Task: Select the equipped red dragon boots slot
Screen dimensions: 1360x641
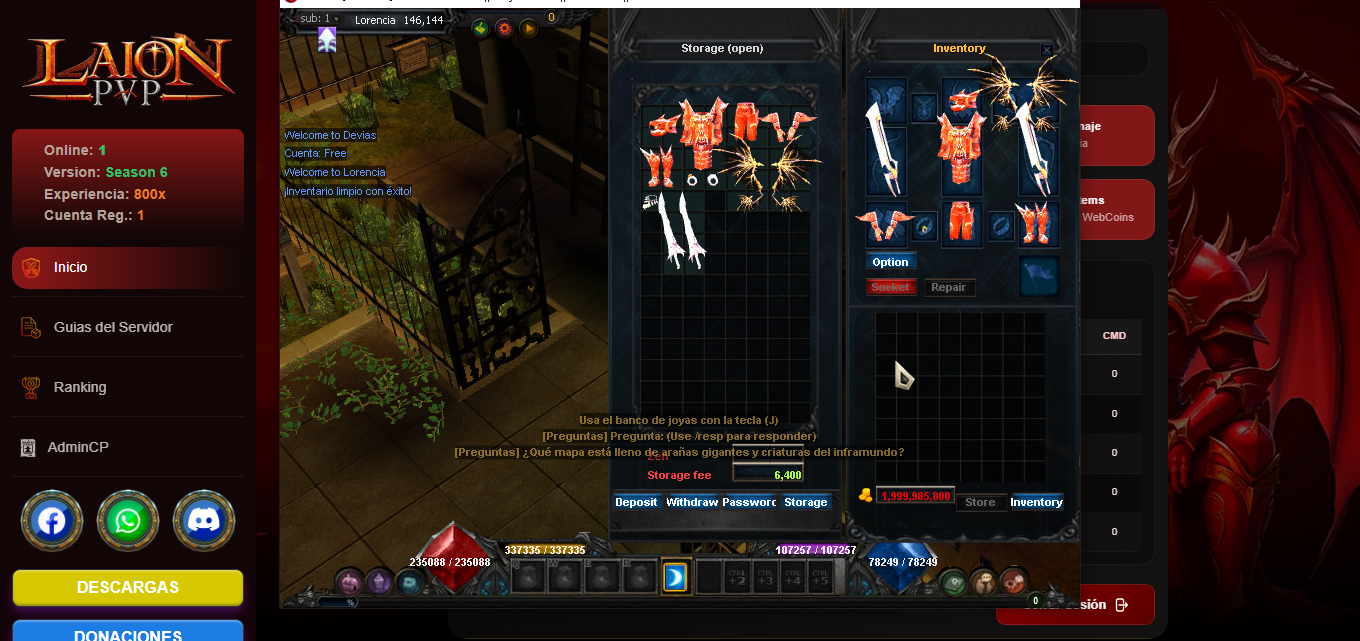Action: [1035, 222]
